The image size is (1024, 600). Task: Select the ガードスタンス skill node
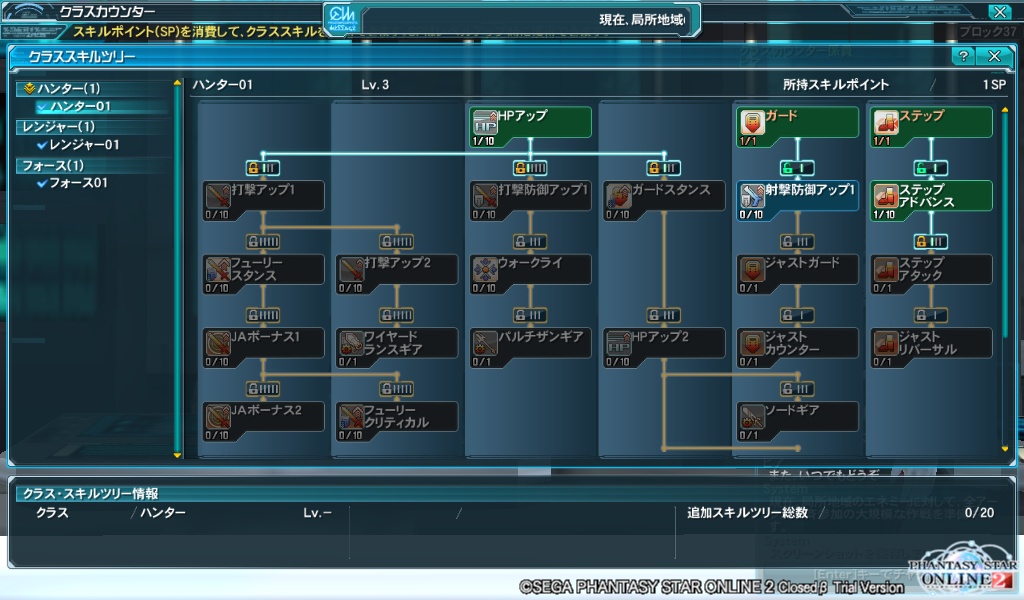(x=663, y=196)
